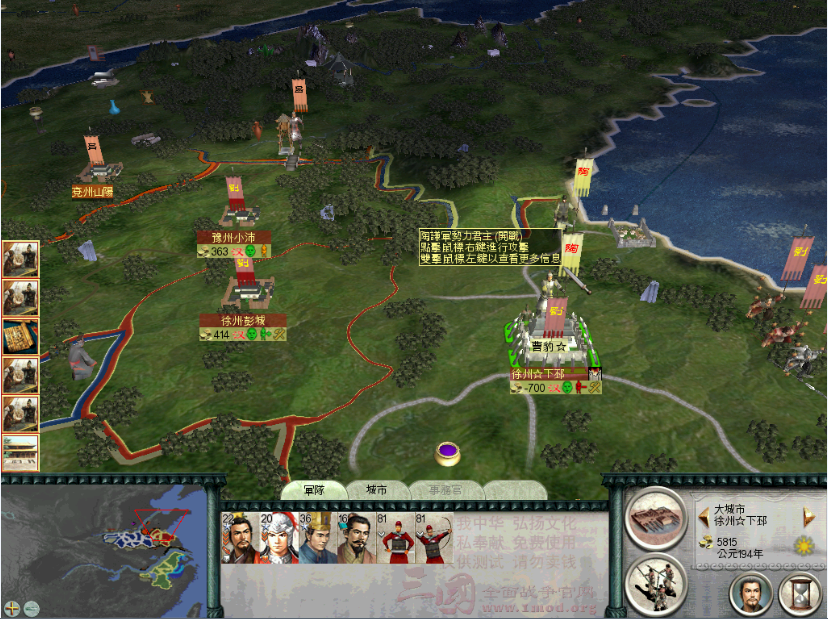Open the 城市 city tab
This screenshot has height=619, width=828.
376,490
